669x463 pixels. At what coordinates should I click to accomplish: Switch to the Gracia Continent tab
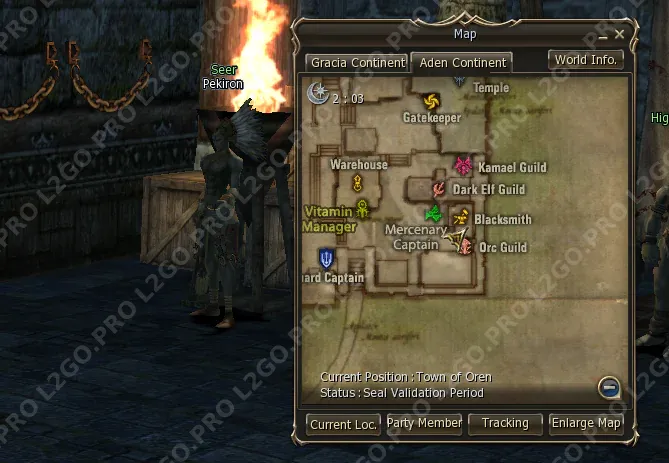coord(357,62)
